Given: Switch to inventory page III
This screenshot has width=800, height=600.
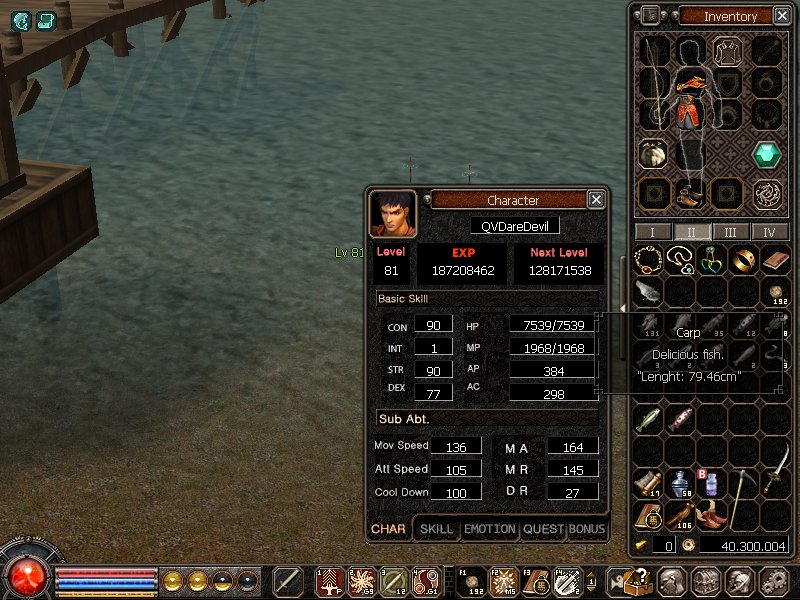Looking at the screenshot, I should [731, 232].
